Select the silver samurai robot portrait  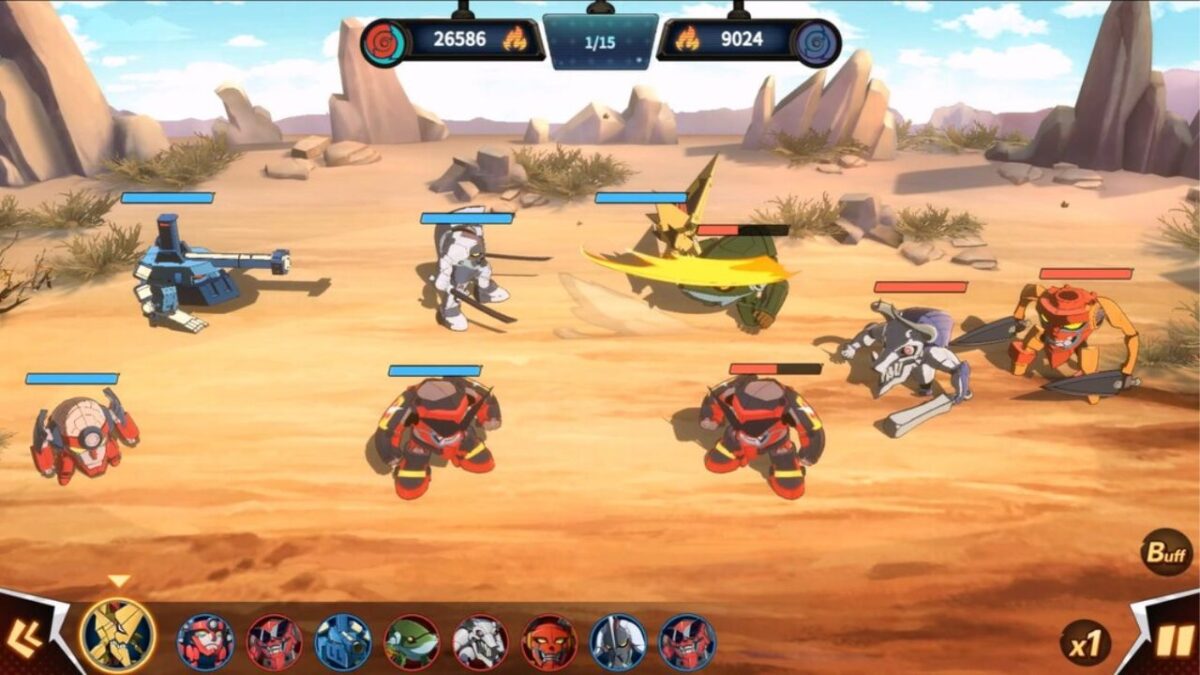coord(617,642)
